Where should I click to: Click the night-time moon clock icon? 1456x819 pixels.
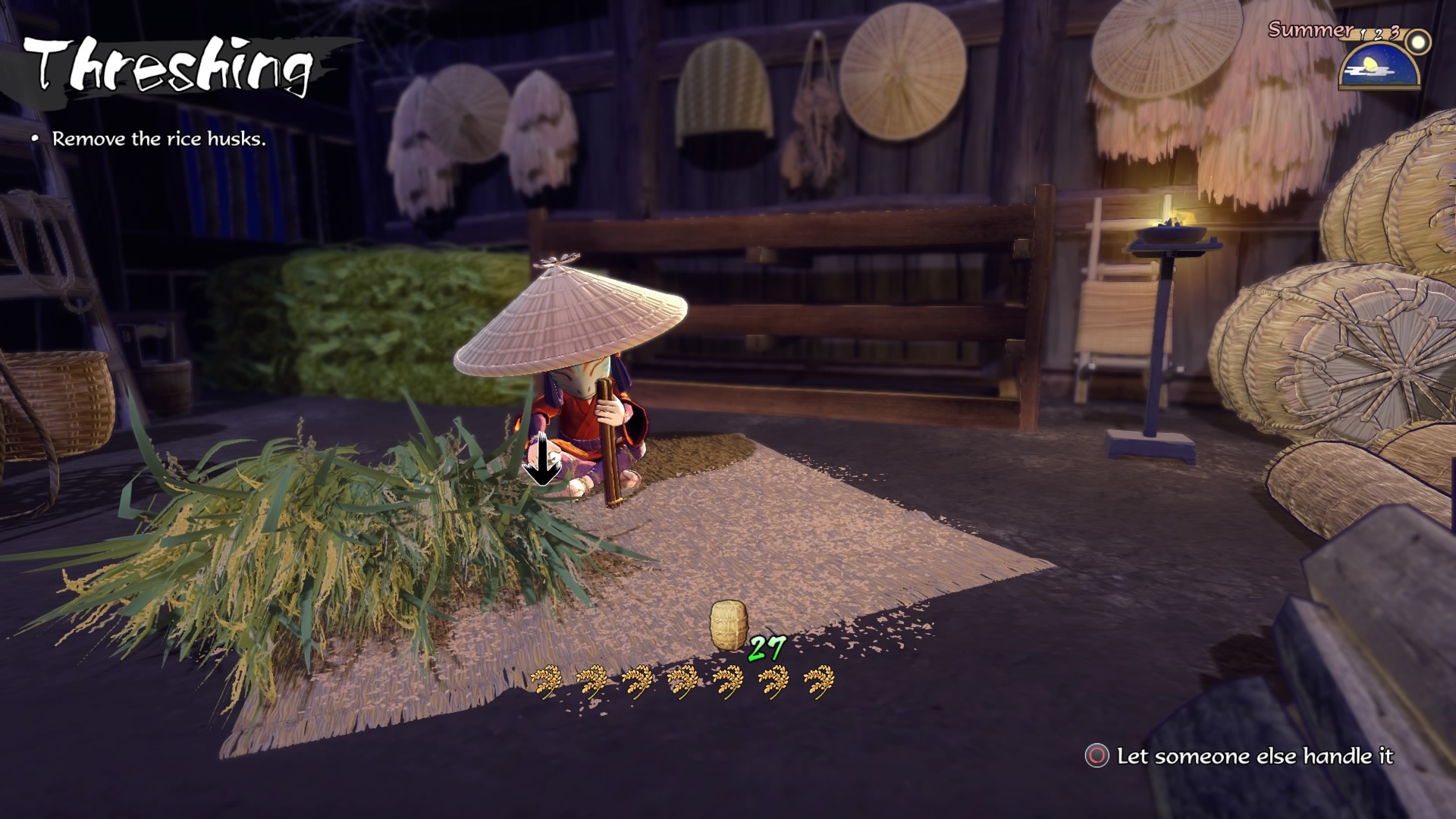1379,66
